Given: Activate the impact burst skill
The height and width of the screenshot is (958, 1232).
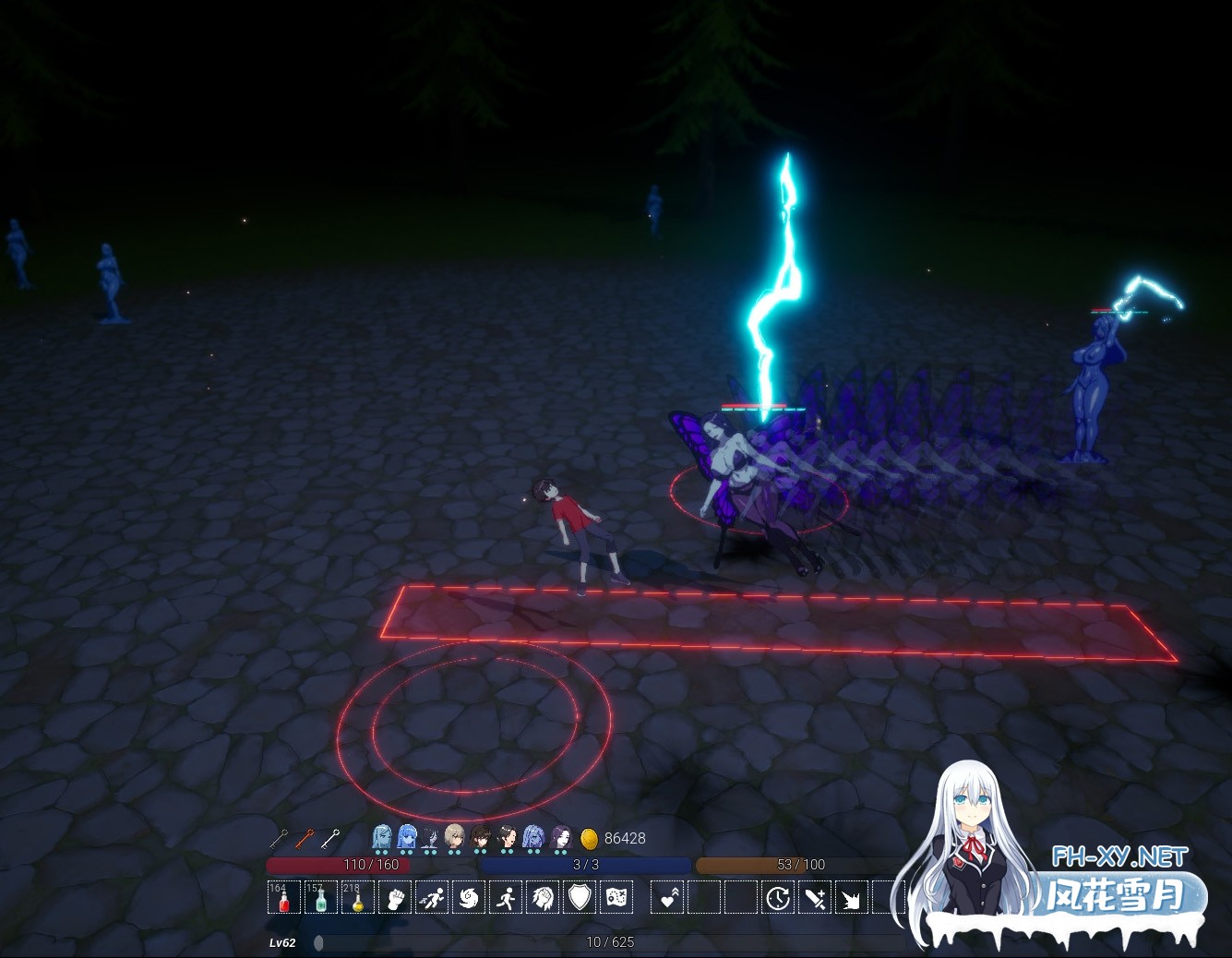Looking at the screenshot, I should tap(851, 897).
